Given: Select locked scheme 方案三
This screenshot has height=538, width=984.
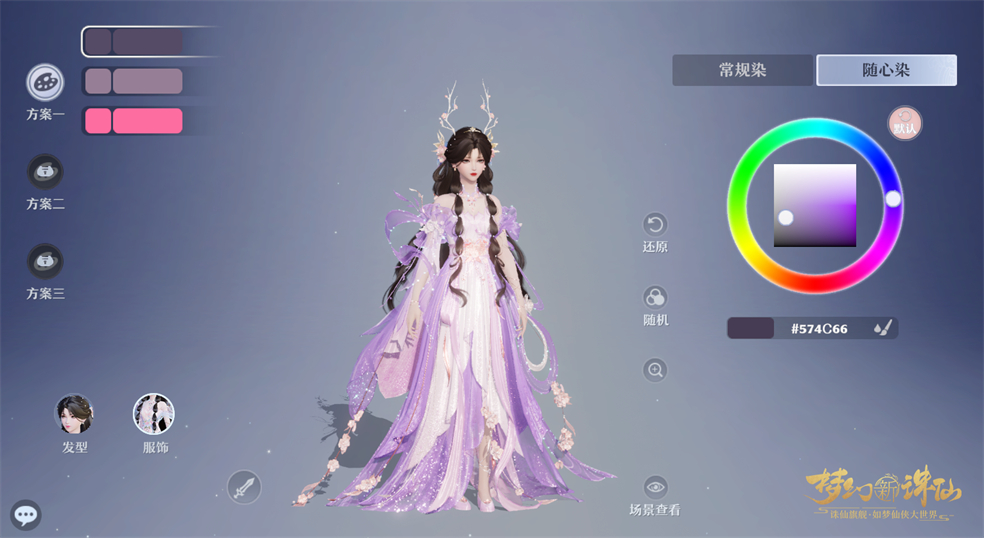Looking at the screenshot, I should click(45, 262).
